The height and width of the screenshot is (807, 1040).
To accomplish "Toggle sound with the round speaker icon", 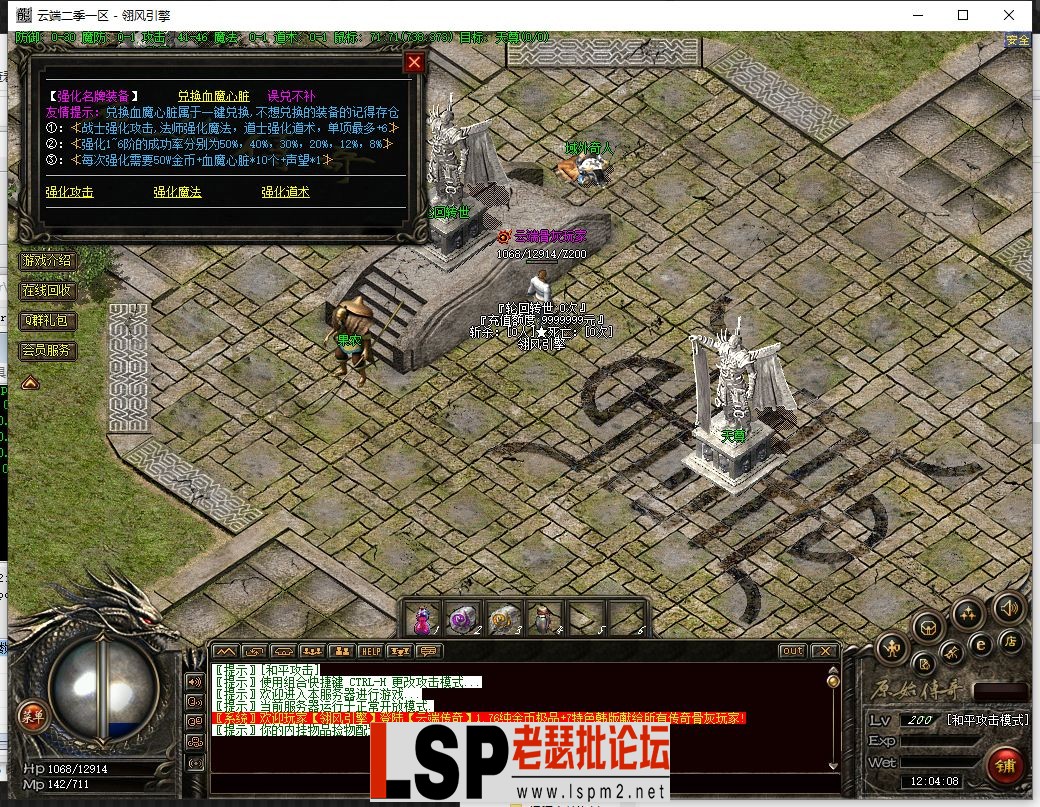I will (1009, 607).
